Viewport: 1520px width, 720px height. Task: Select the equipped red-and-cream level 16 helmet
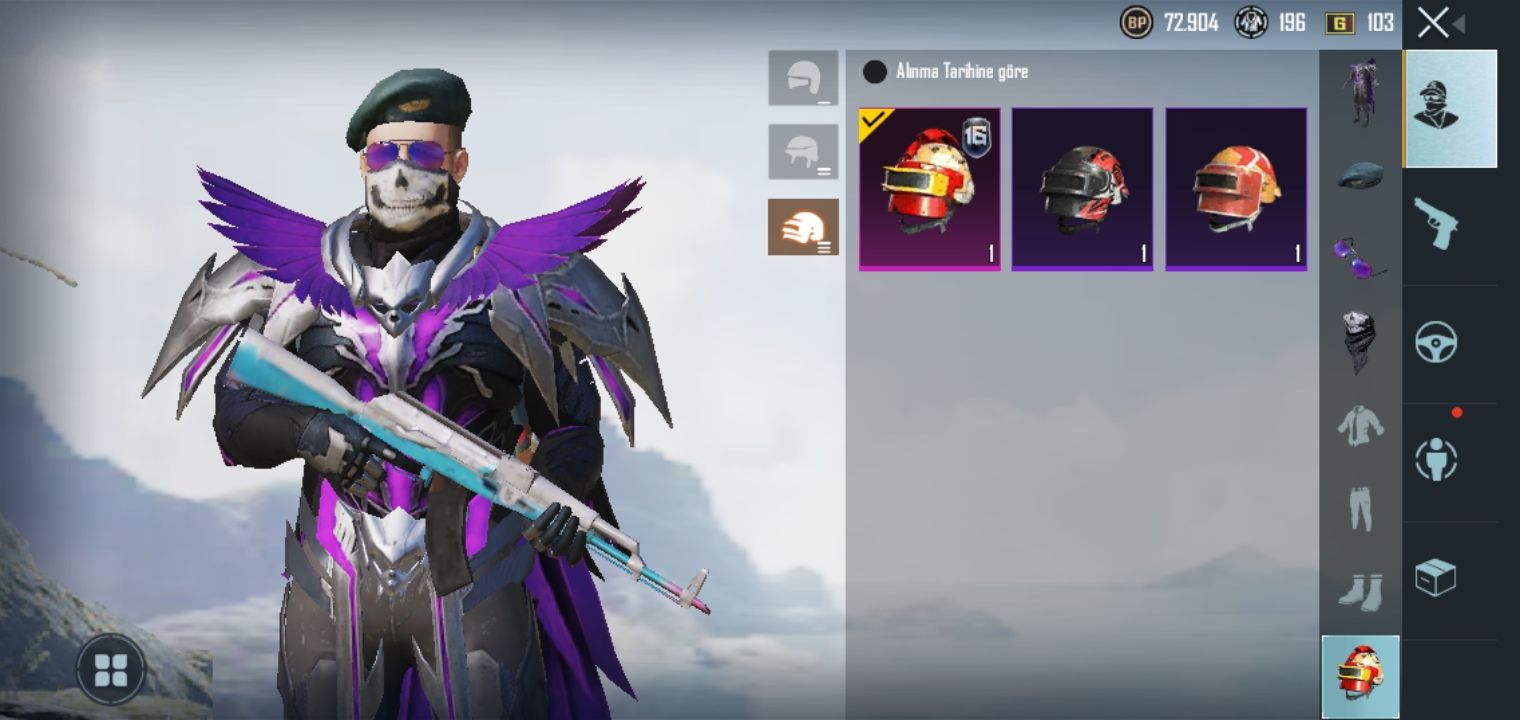[929, 189]
